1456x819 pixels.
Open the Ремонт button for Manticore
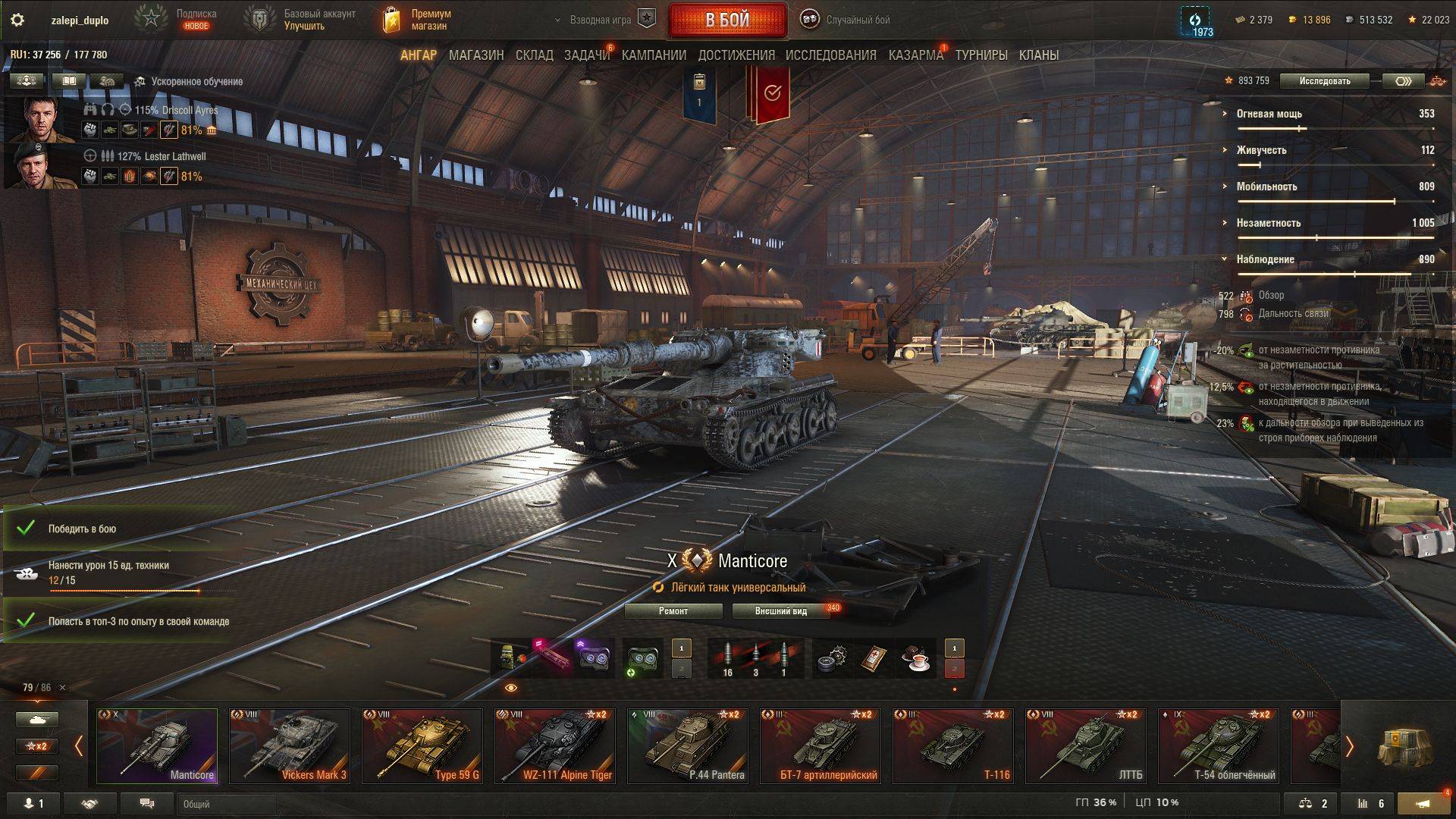[x=673, y=611]
